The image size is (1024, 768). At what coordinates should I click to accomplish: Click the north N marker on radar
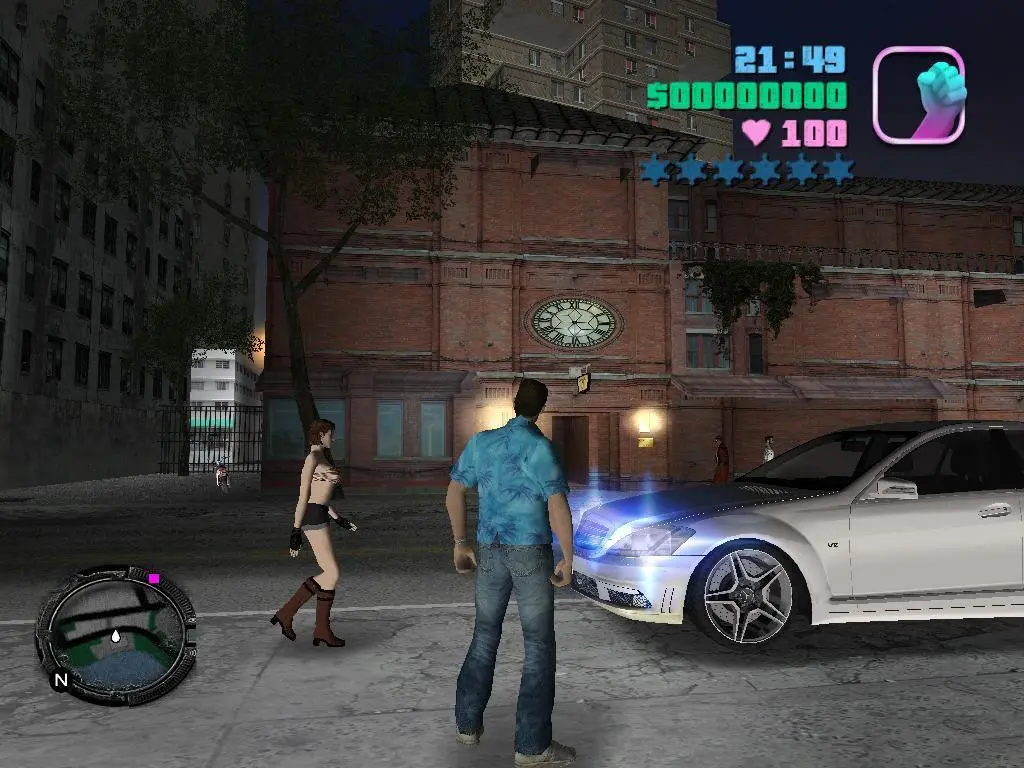tap(61, 681)
